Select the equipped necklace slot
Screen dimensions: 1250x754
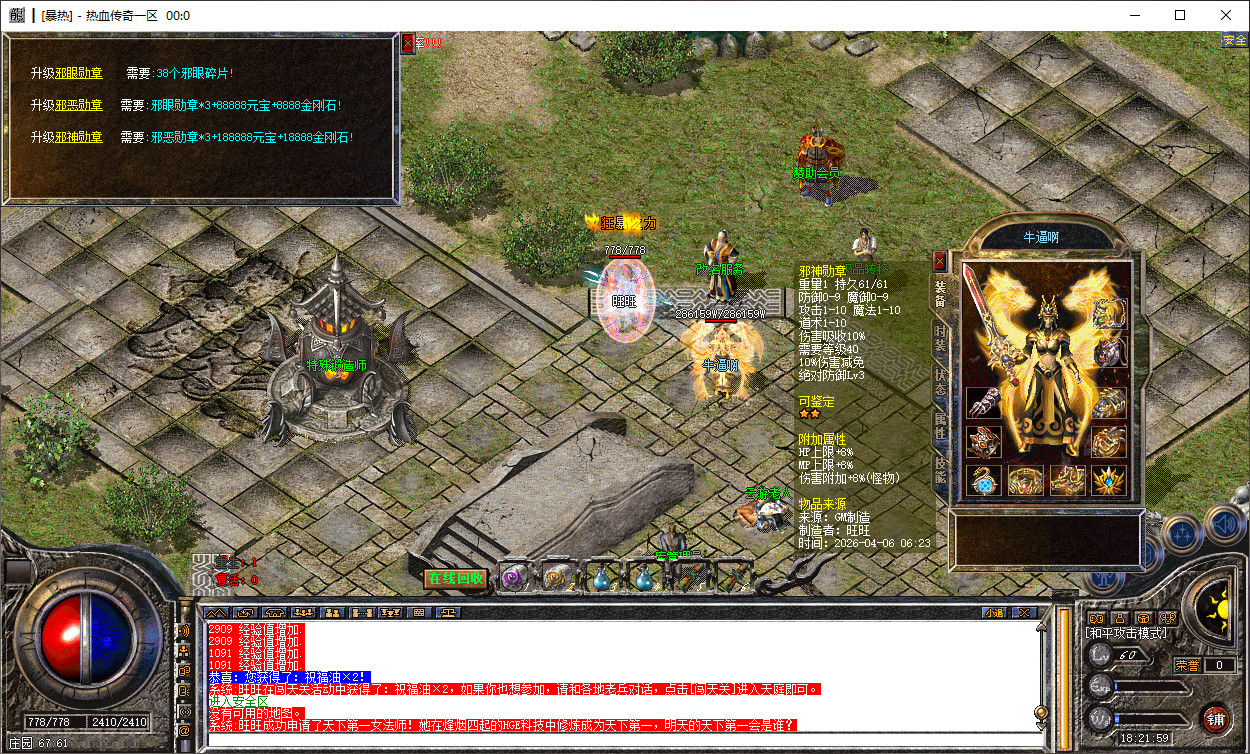pos(1109,314)
